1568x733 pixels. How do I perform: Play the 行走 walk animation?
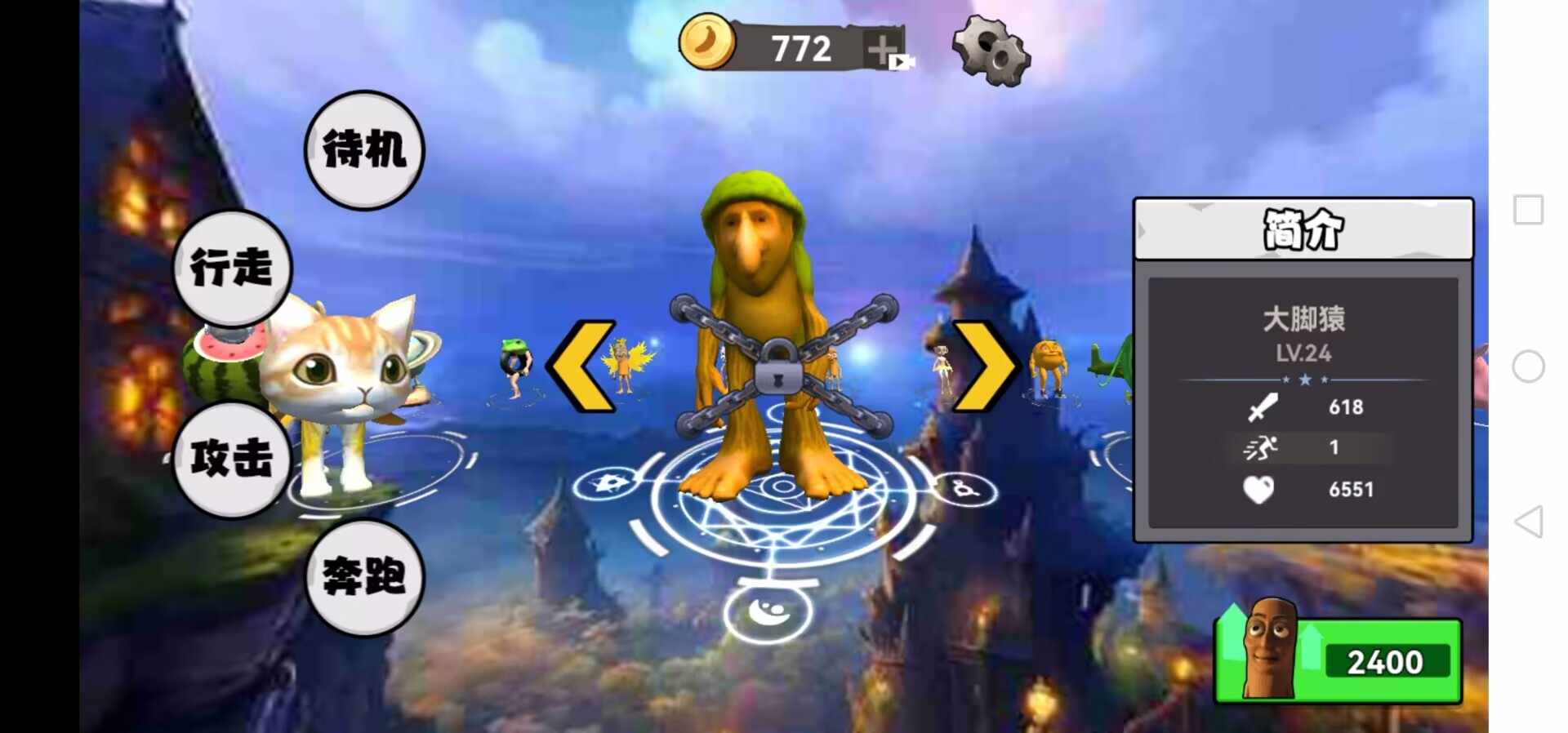coord(232,269)
